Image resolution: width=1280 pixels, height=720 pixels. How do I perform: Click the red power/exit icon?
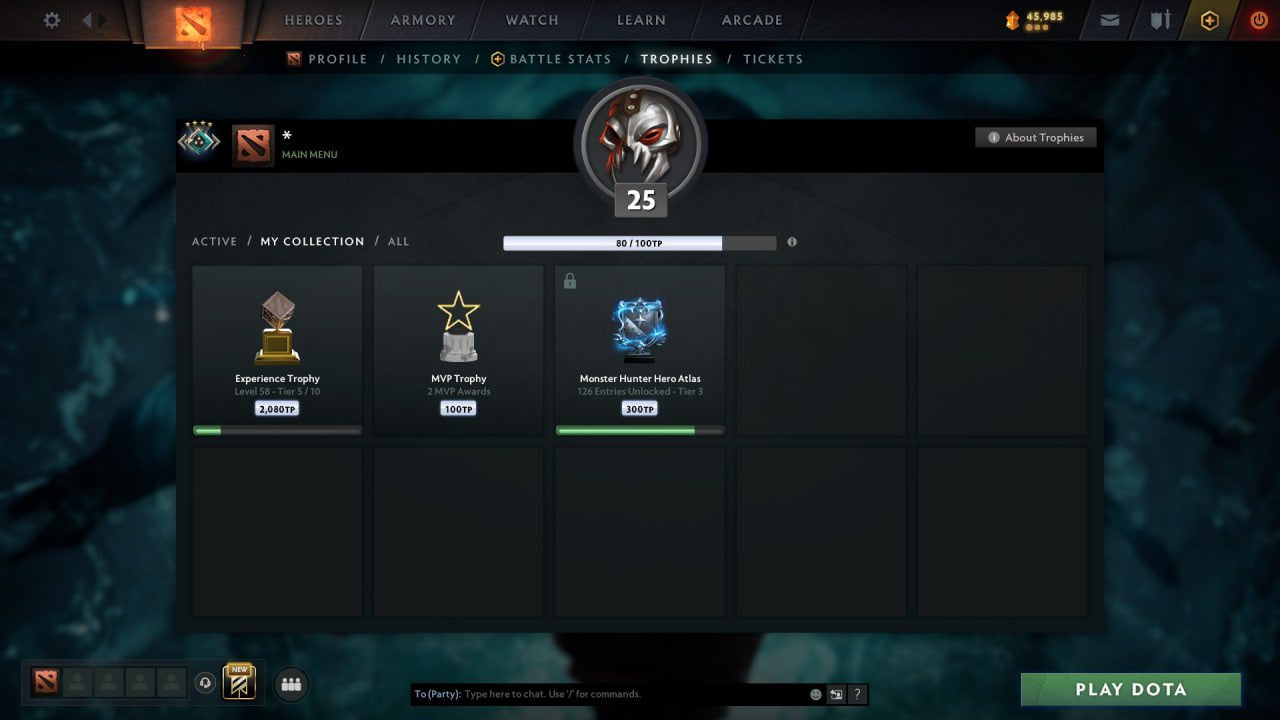[1258, 19]
